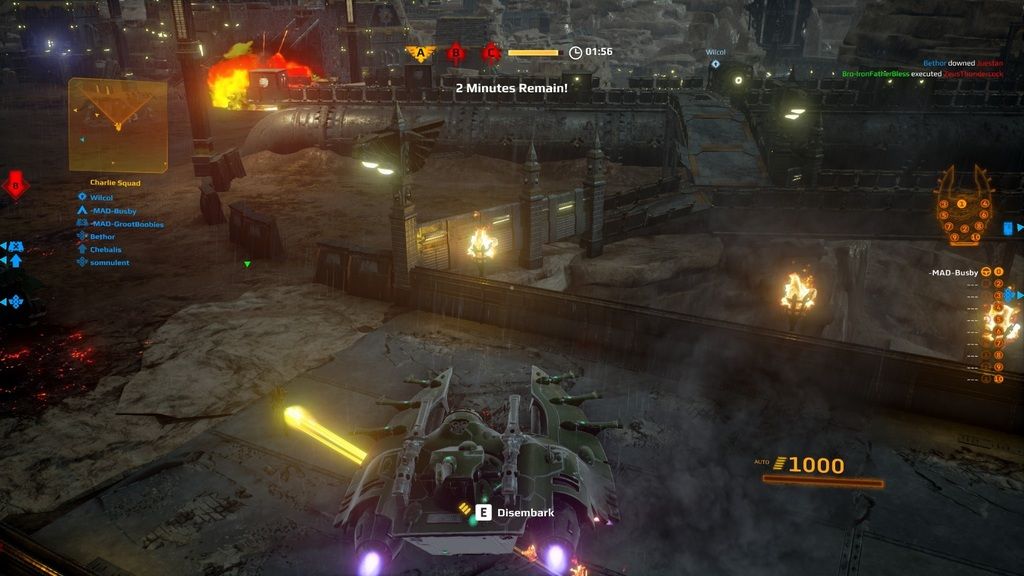Viewport: 1024px width, 576px height.
Task: Select squad member Bethor
Action: (102, 237)
